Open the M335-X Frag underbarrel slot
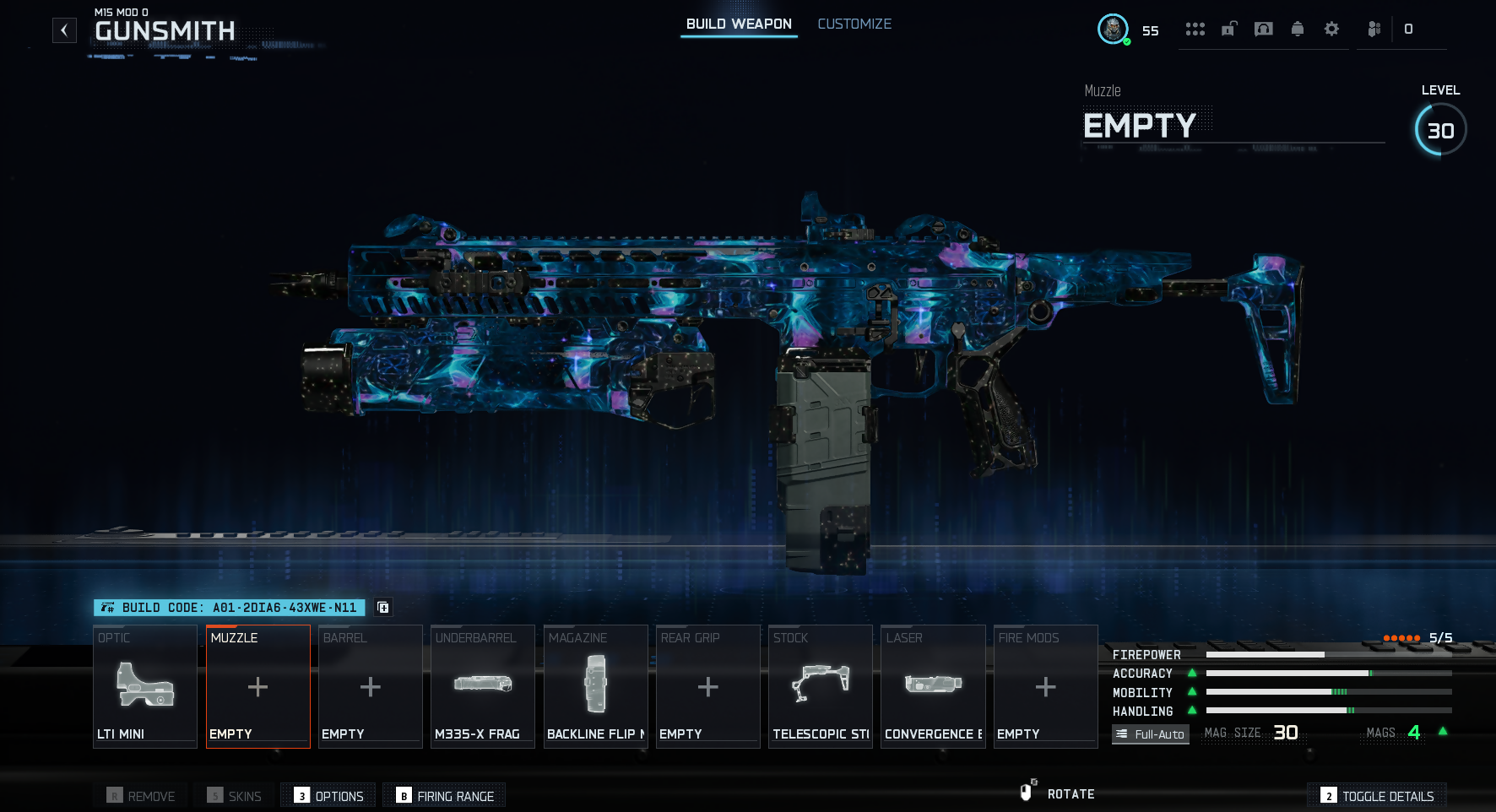This screenshot has width=1496, height=812. 482,686
